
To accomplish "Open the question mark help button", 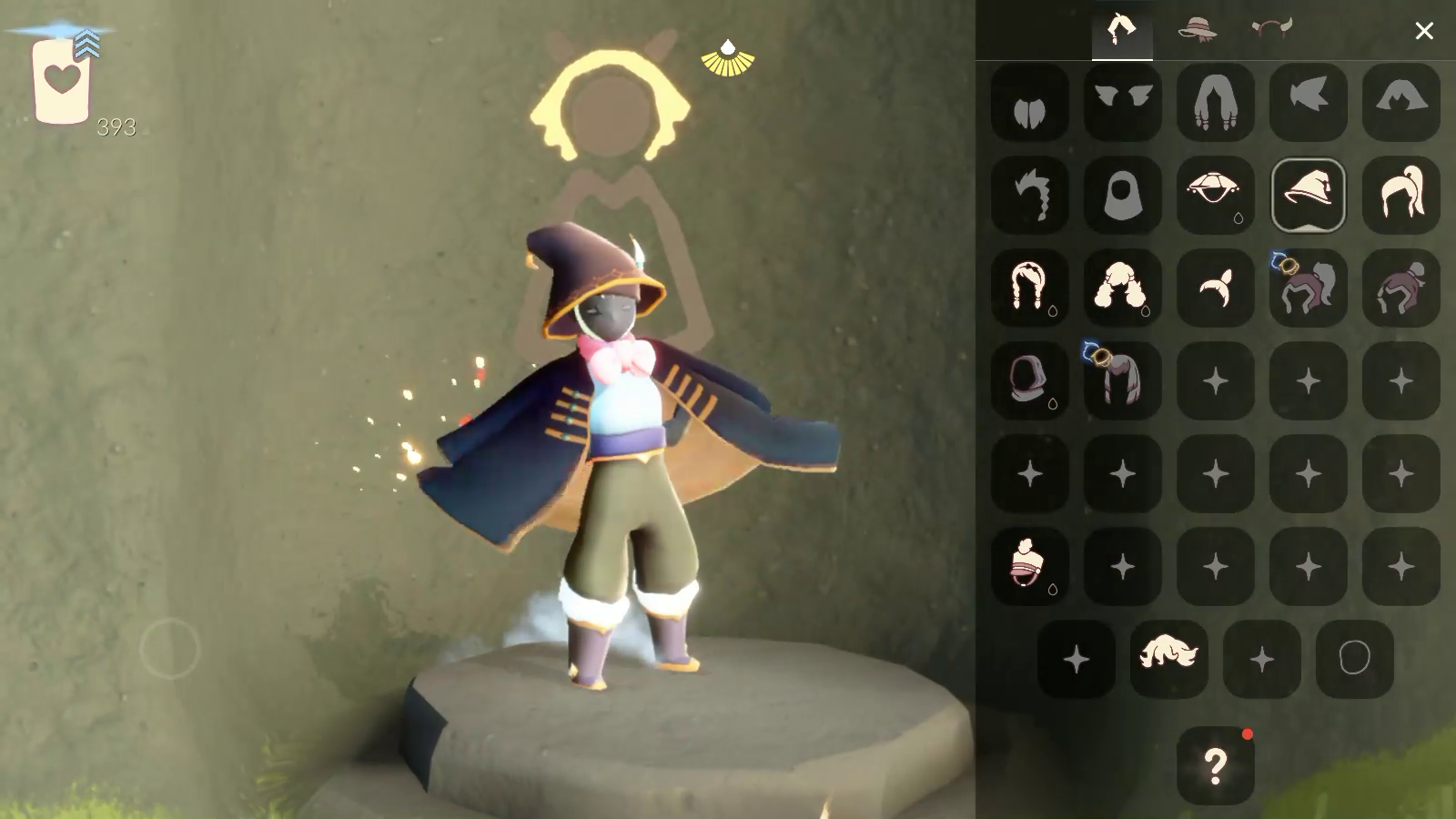I will pos(1215,766).
